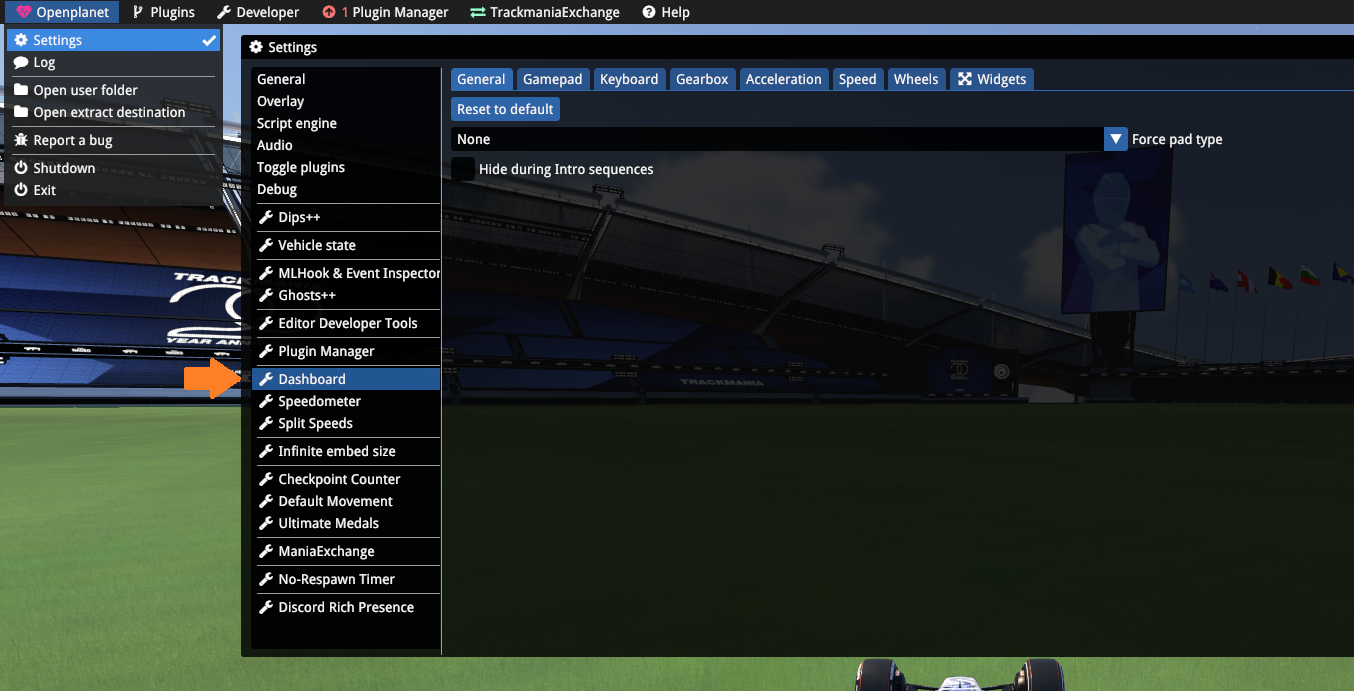Open the Developer menu
This screenshot has width=1354, height=691.
coord(258,12)
